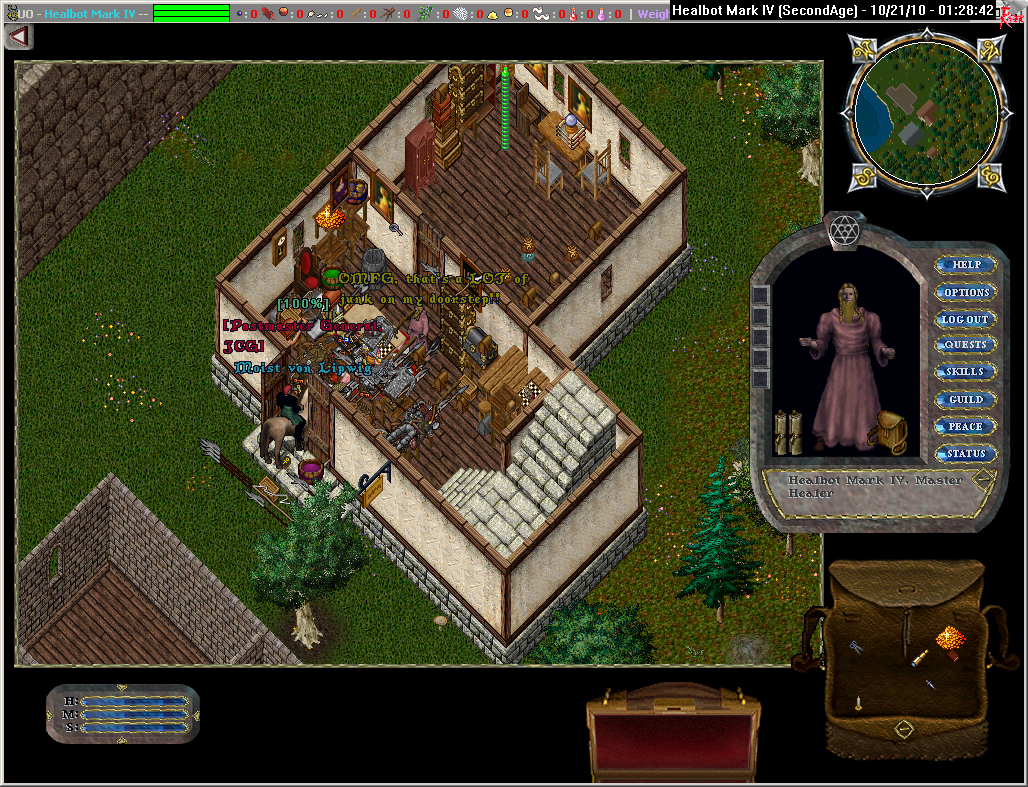Click the red arrow button at top-left
Image resolution: width=1028 pixels, height=787 pixels.
click(19, 37)
